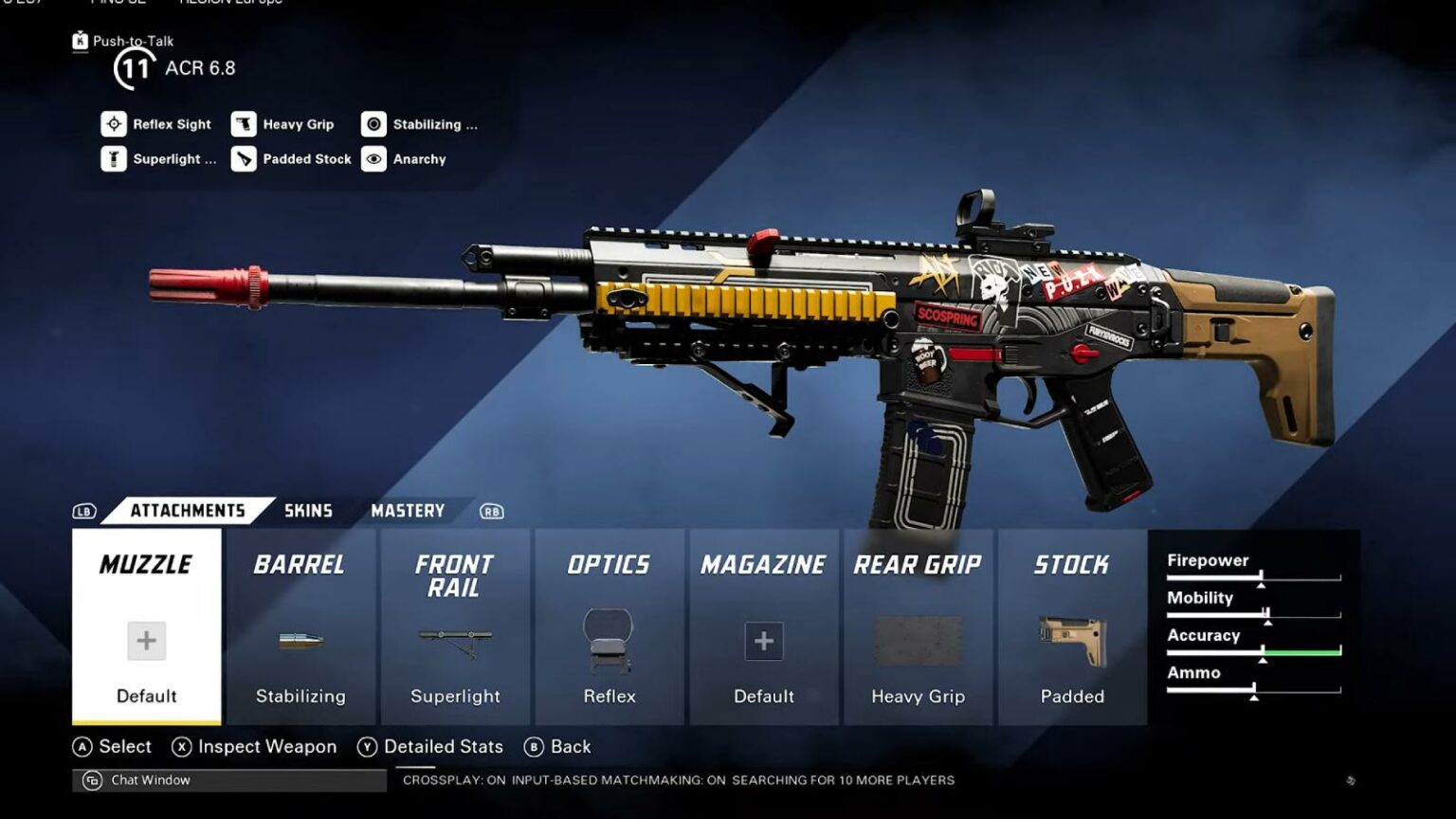Click the Push-to-Talk key icon

pyautogui.click(x=80, y=42)
